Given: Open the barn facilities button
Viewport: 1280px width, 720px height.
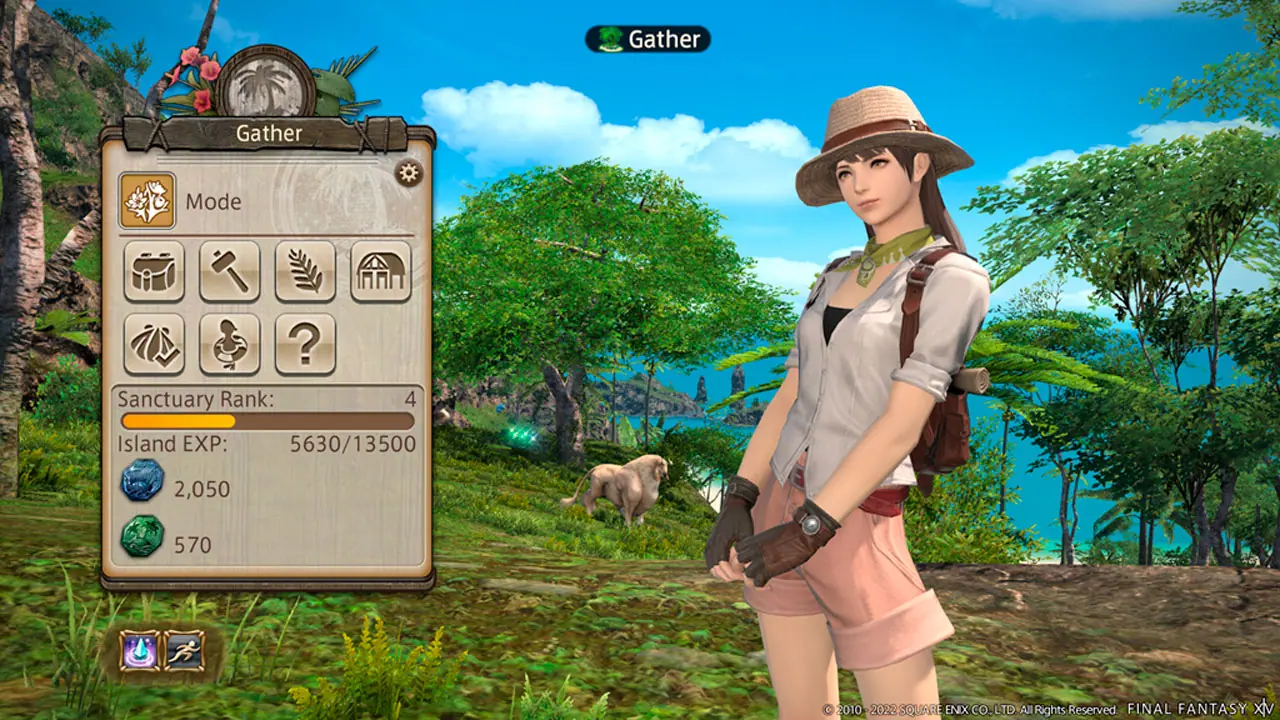Looking at the screenshot, I should coord(381,271).
